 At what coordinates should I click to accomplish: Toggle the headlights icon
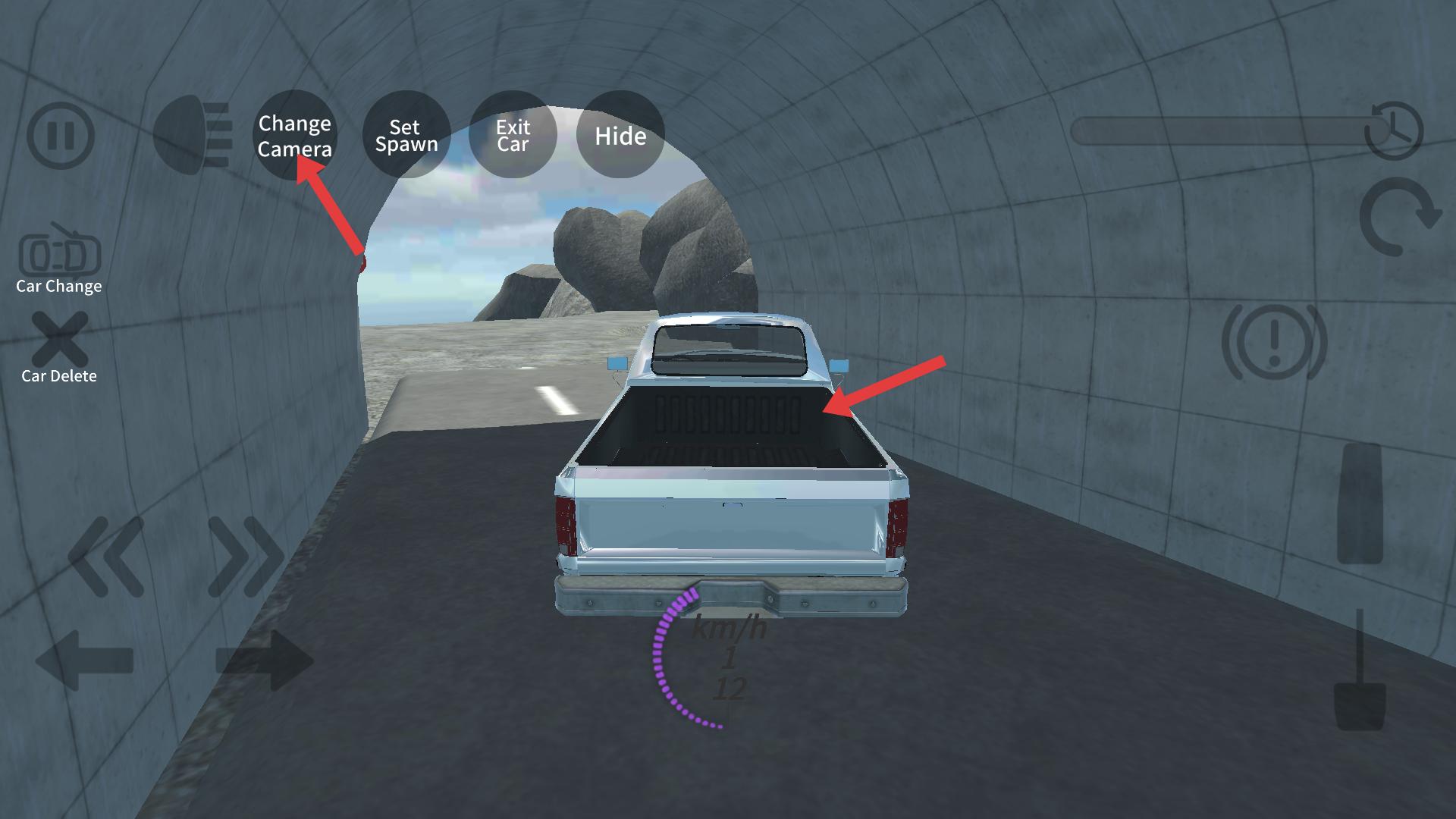(x=193, y=135)
